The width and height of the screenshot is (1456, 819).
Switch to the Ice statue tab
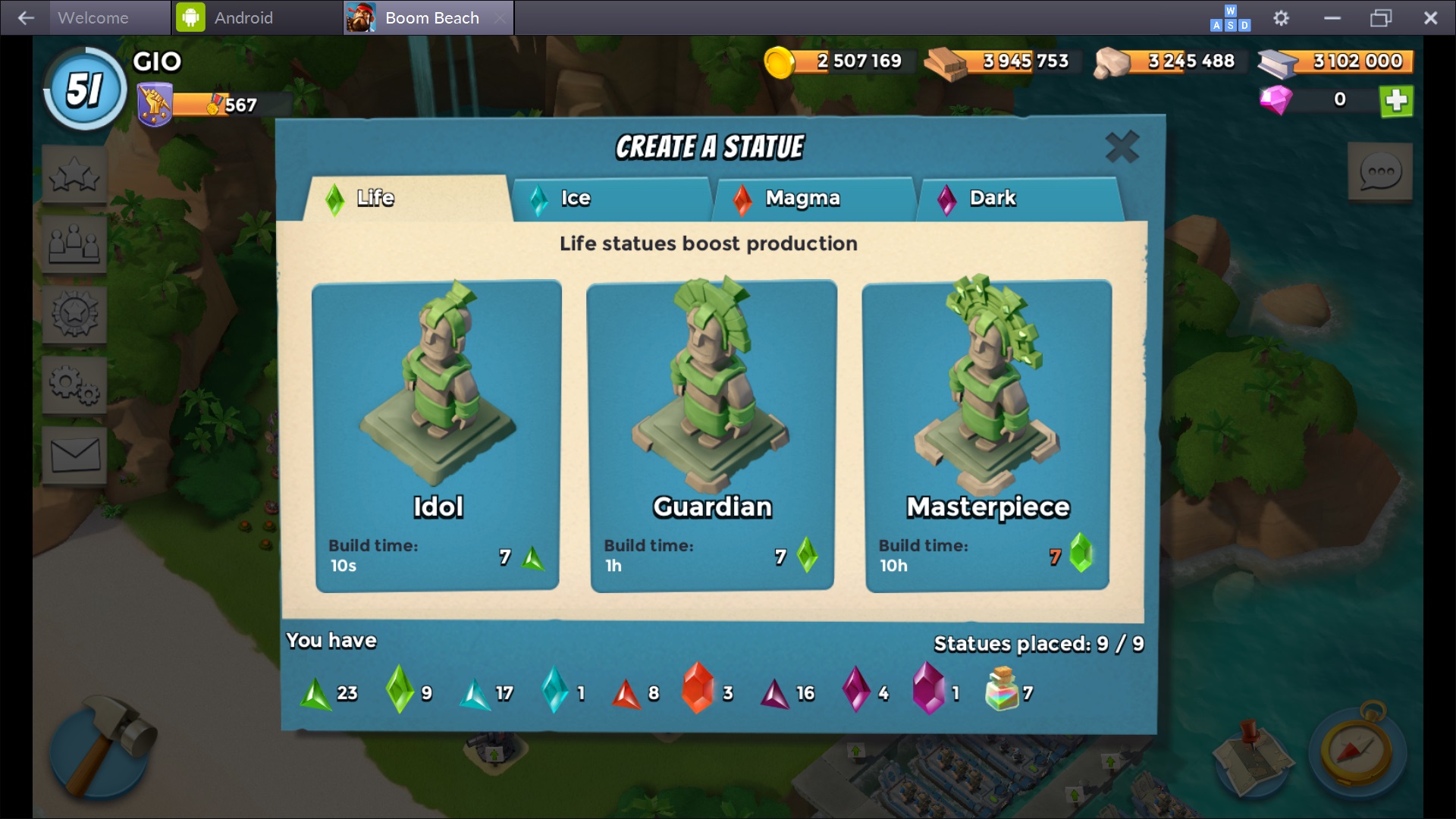pos(611,199)
